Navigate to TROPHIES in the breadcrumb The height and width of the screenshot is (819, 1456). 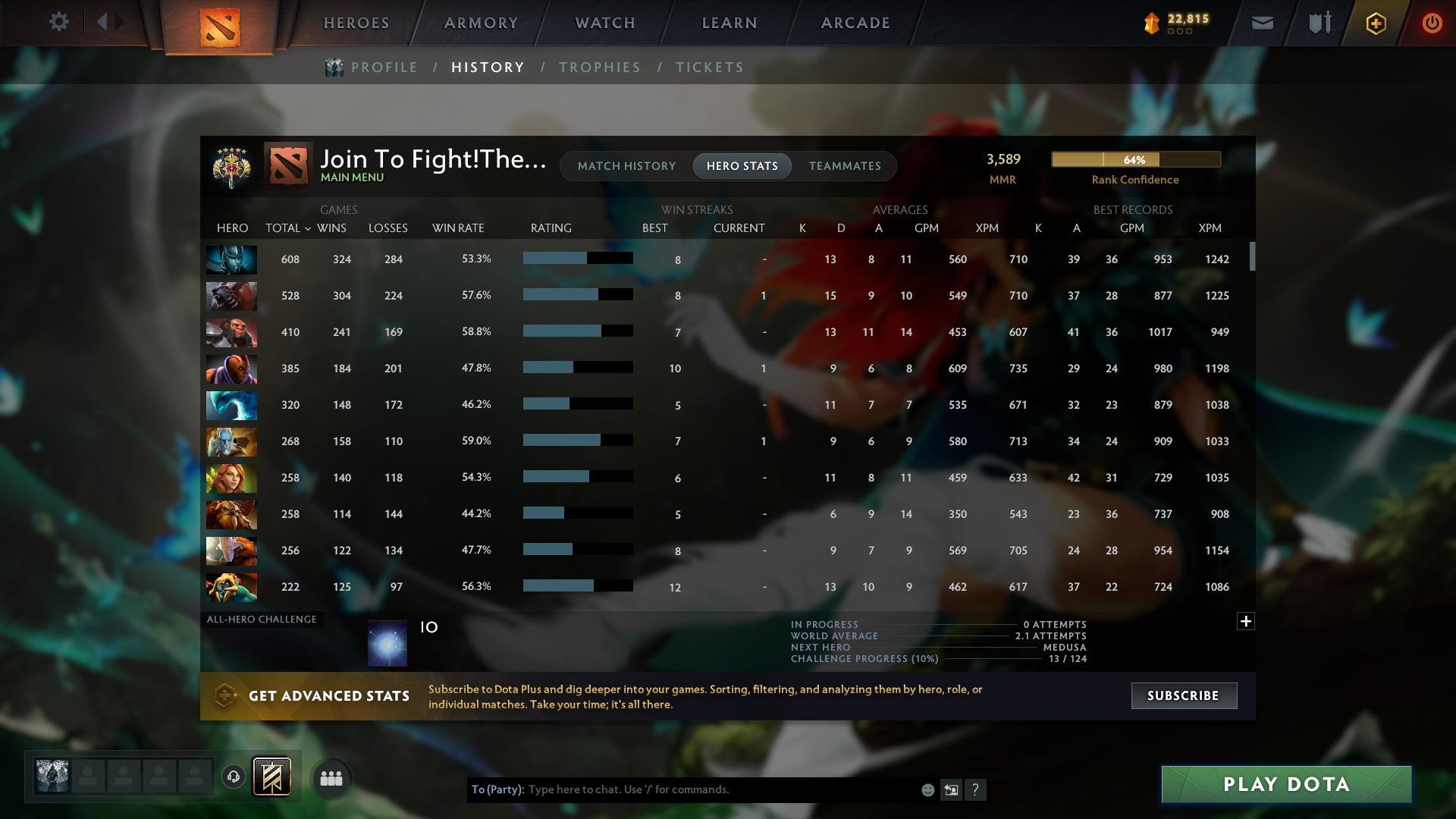pos(599,67)
